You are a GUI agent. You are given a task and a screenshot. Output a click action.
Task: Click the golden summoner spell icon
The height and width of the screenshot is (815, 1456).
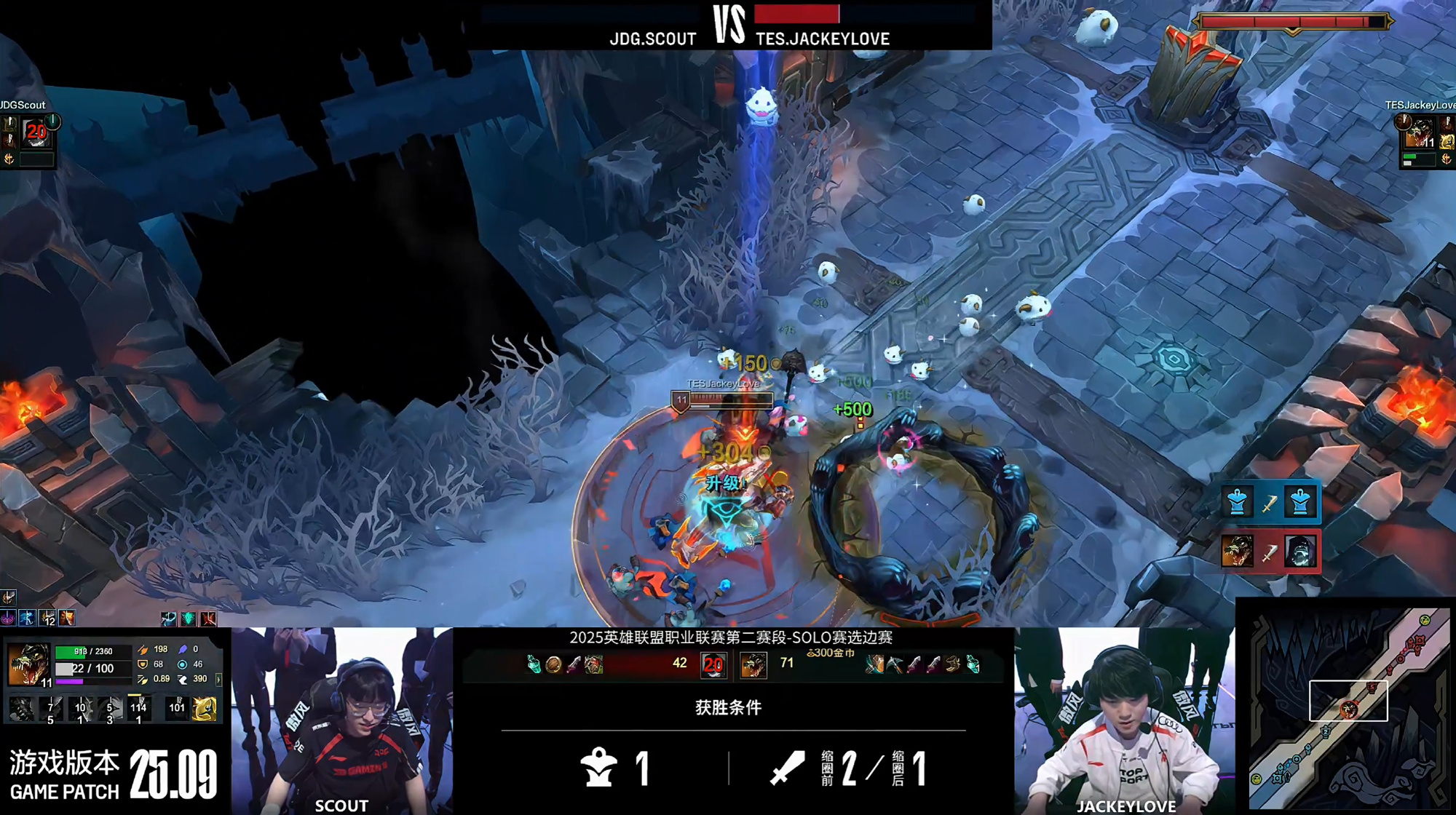click(205, 708)
